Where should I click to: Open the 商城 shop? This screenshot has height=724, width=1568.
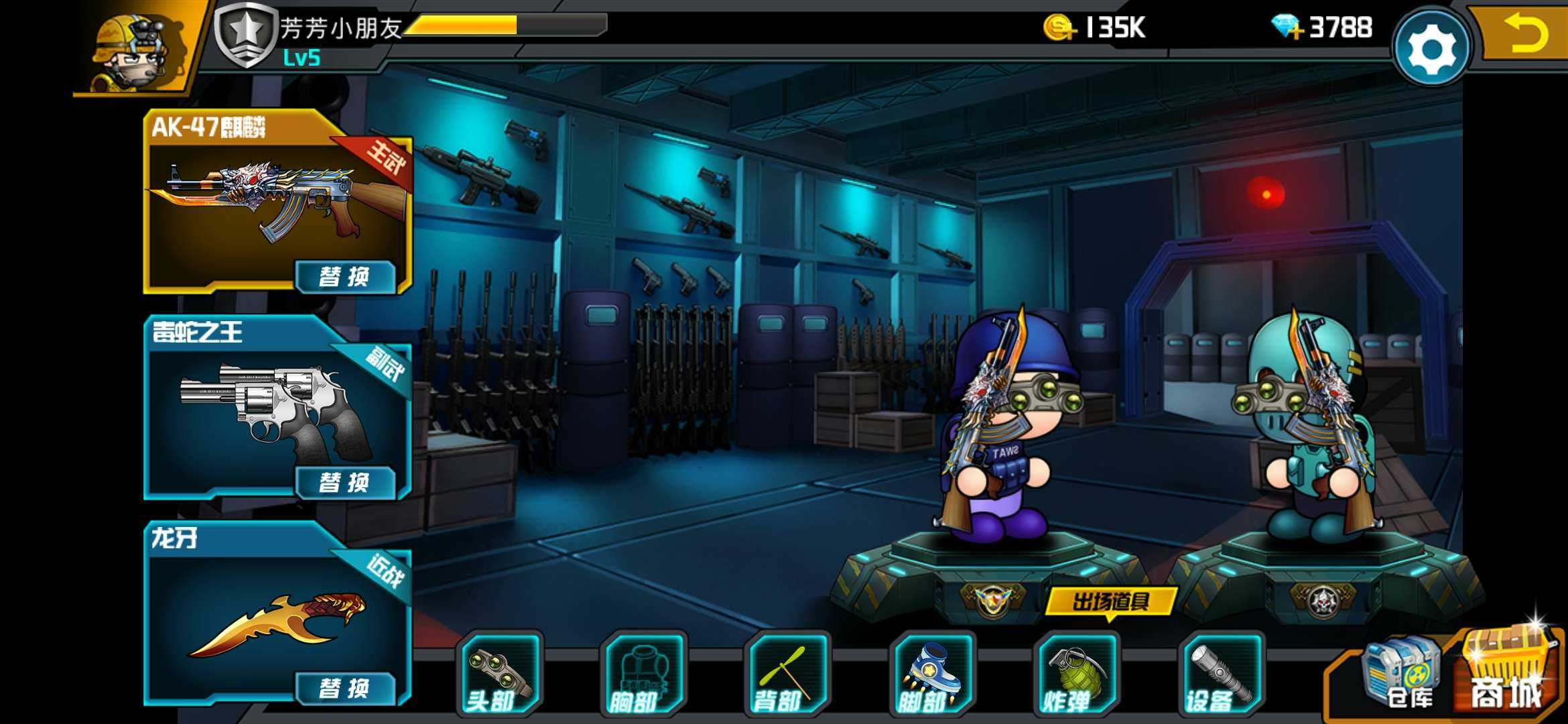coord(1508,674)
